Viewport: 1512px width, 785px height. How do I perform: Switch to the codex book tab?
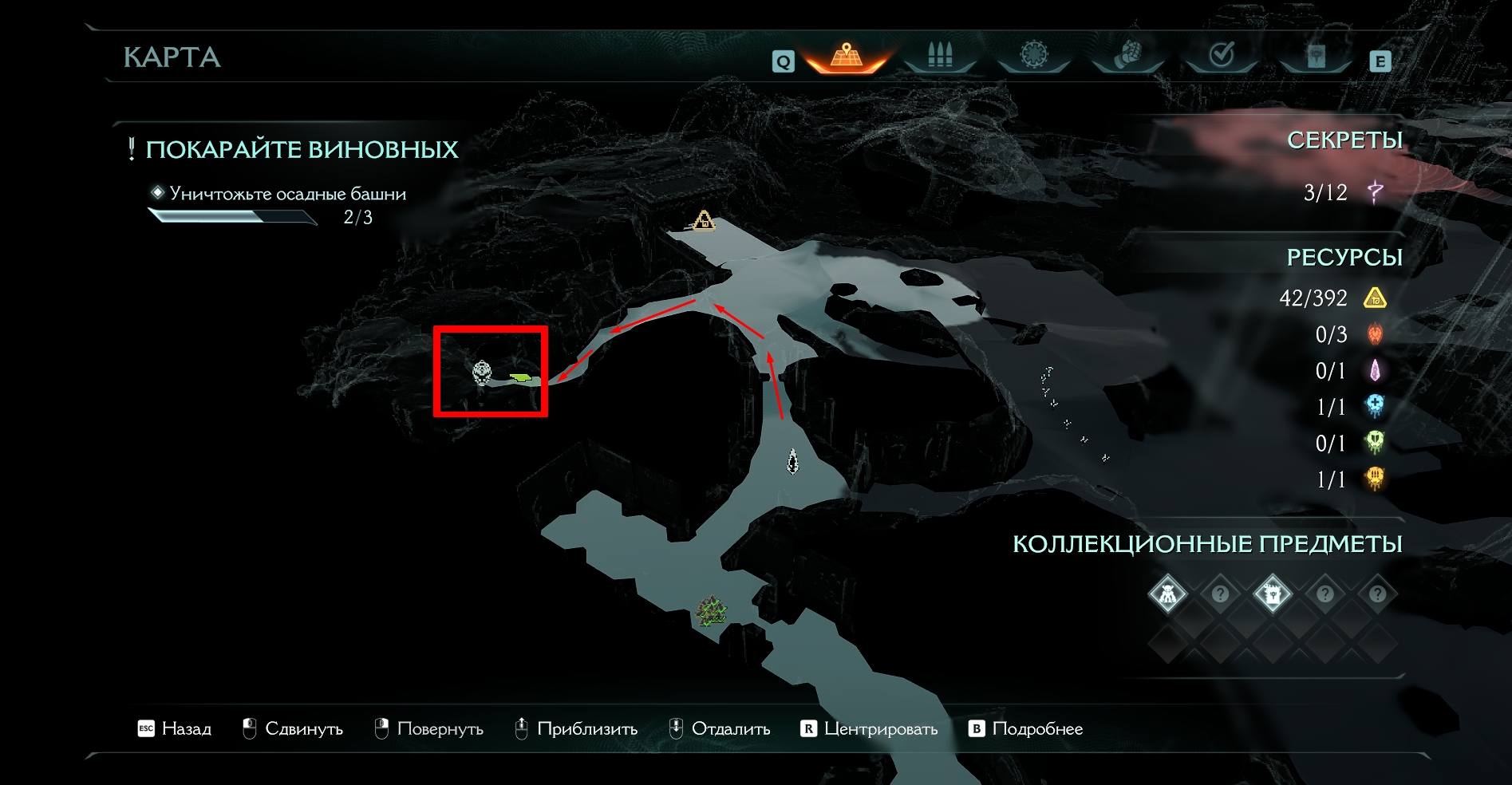[1316, 56]
